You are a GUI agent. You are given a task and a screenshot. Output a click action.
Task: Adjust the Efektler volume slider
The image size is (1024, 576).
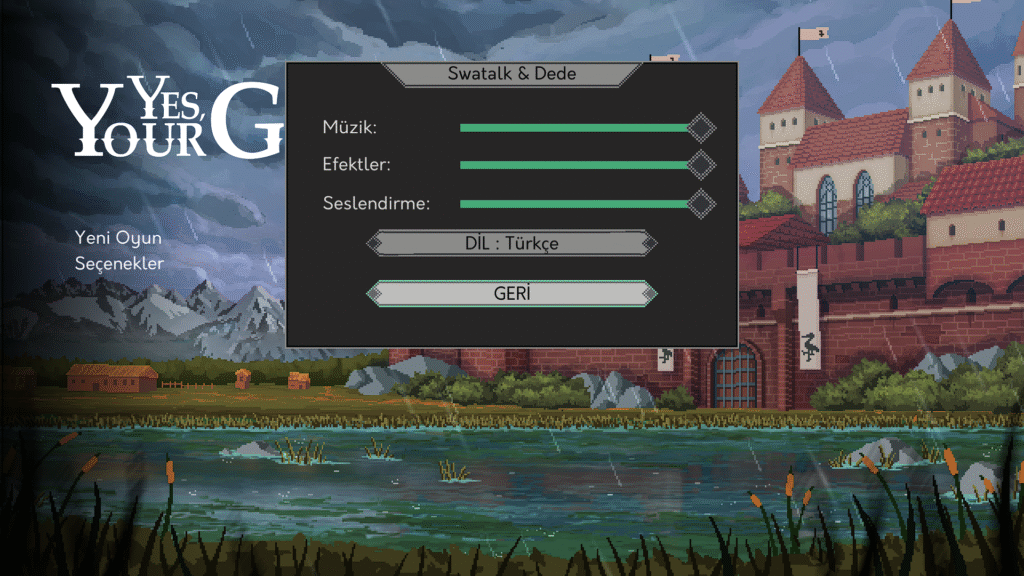click(x=580, y=165)
